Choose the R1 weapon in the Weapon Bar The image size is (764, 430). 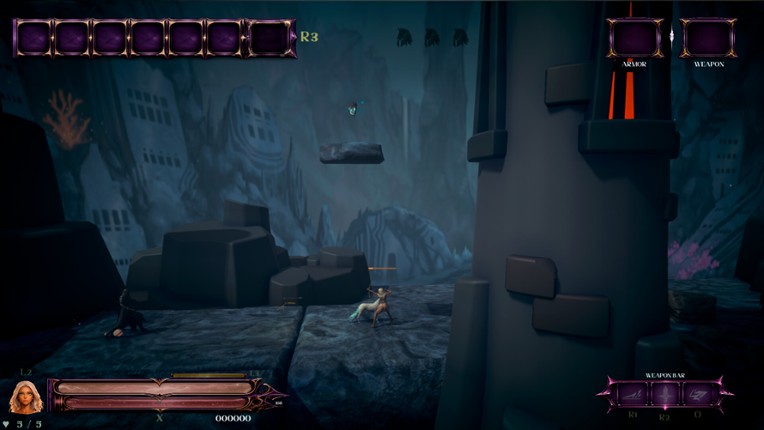click(633, 394)
